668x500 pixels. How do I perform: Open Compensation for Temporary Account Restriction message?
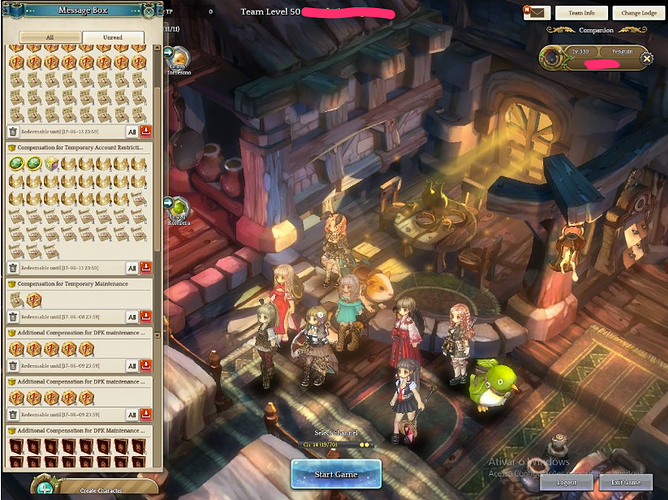click(x=78, y=147)
